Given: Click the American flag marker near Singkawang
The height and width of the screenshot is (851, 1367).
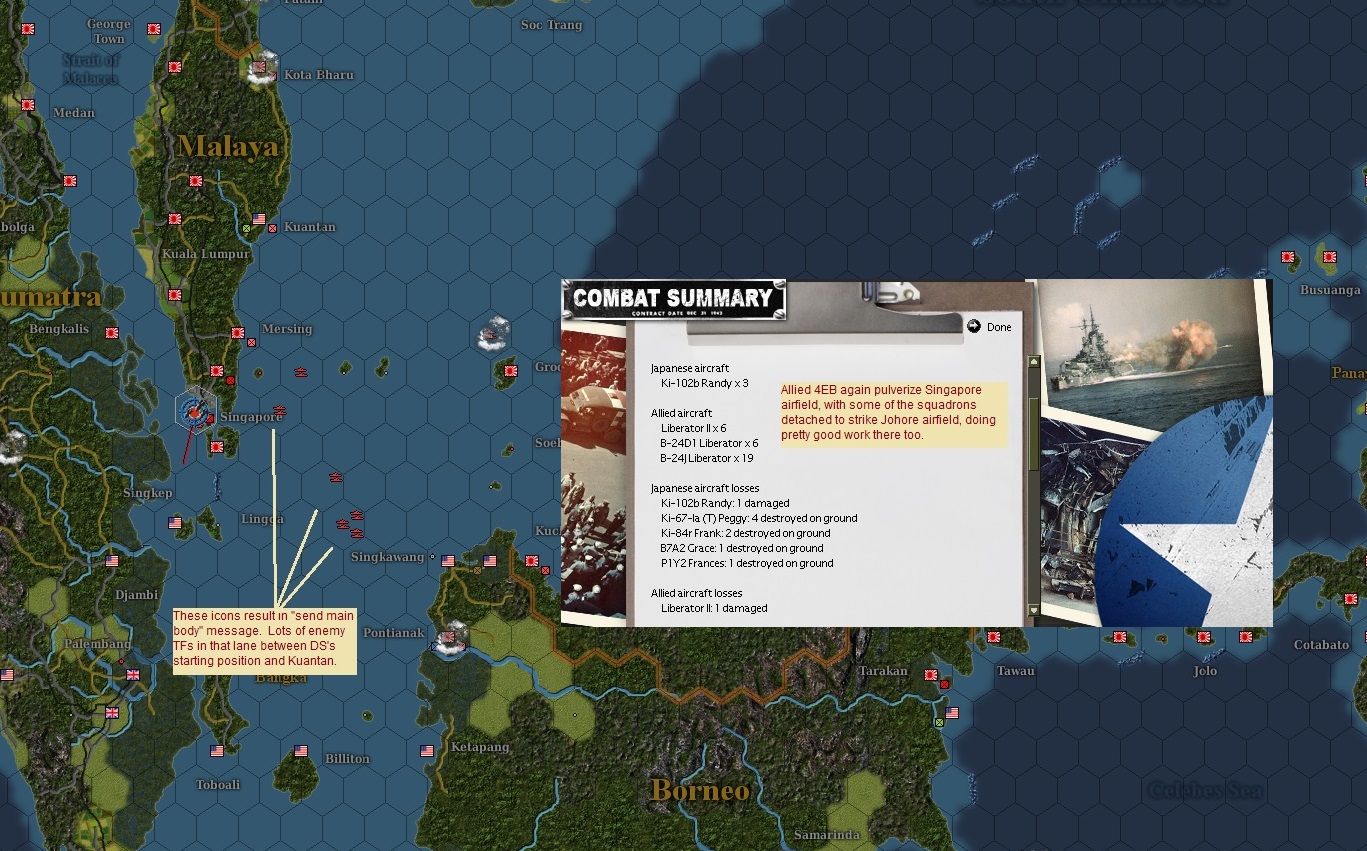Looking at the screenshot, I should 448,561.
